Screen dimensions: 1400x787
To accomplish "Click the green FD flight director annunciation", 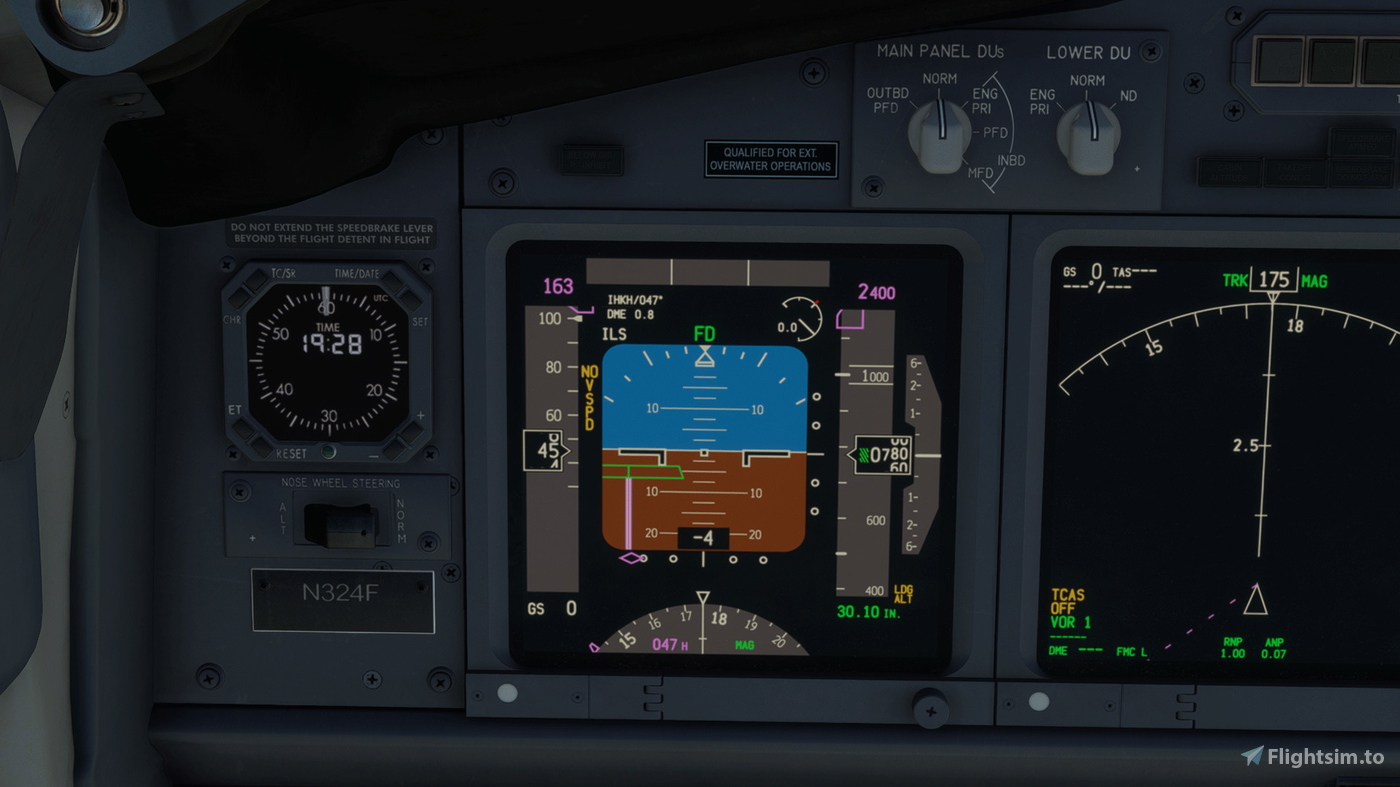I will click(x=703, y=331).
